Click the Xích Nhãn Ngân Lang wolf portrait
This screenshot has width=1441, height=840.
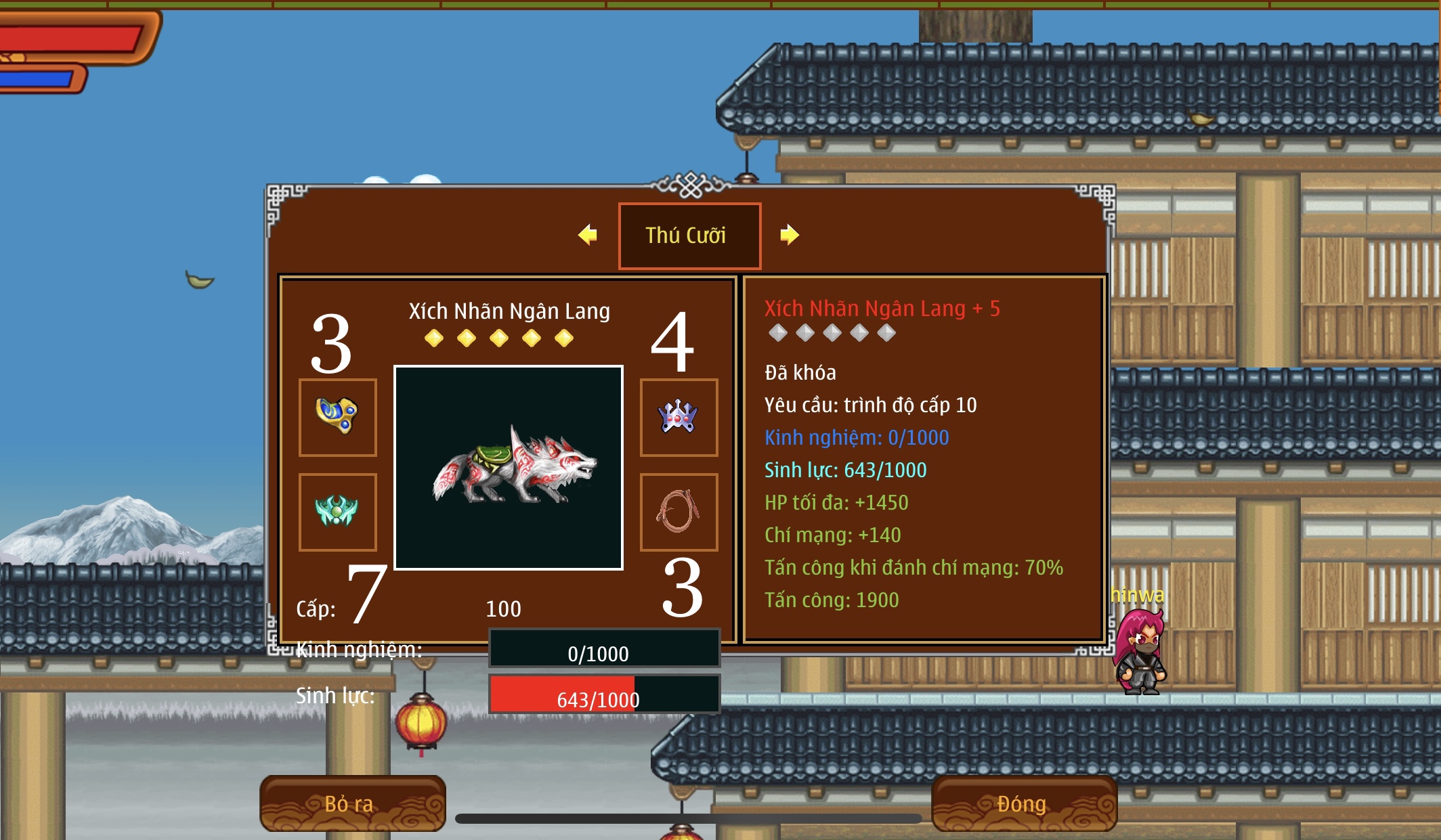pos(509,468)
